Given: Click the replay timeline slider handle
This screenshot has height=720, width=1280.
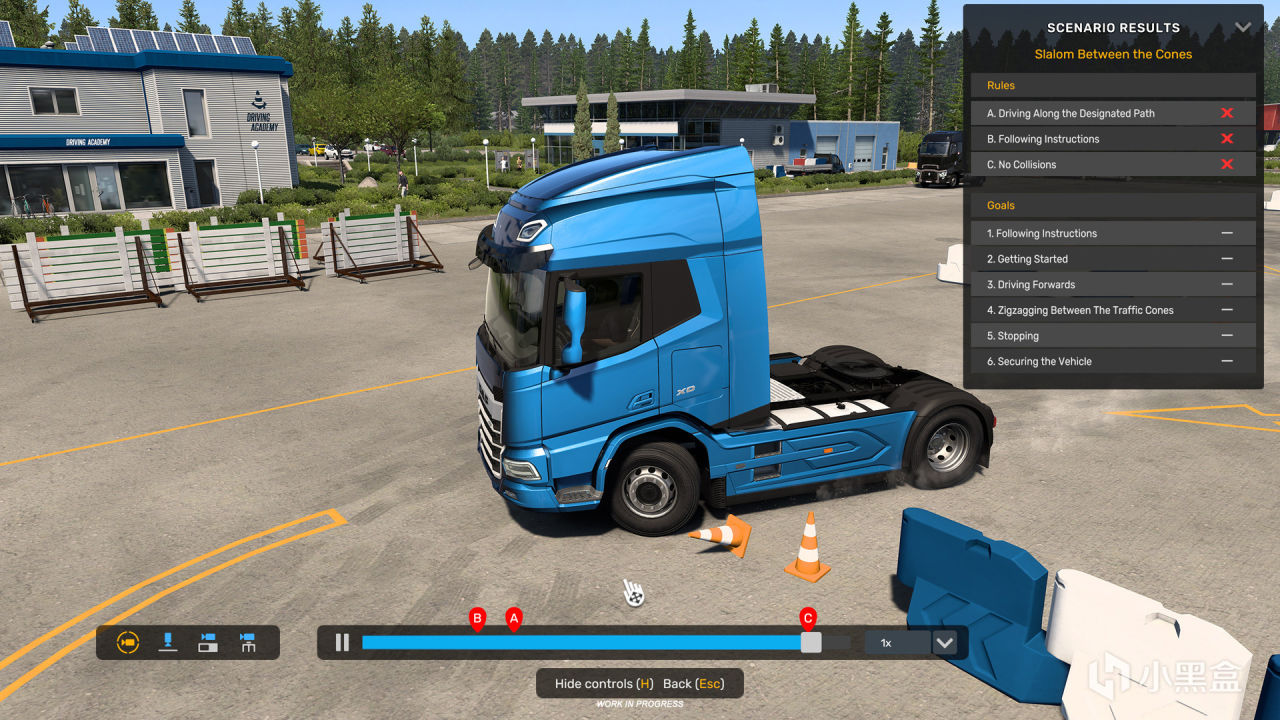Looking at the screenshot, I should [811, 643].
